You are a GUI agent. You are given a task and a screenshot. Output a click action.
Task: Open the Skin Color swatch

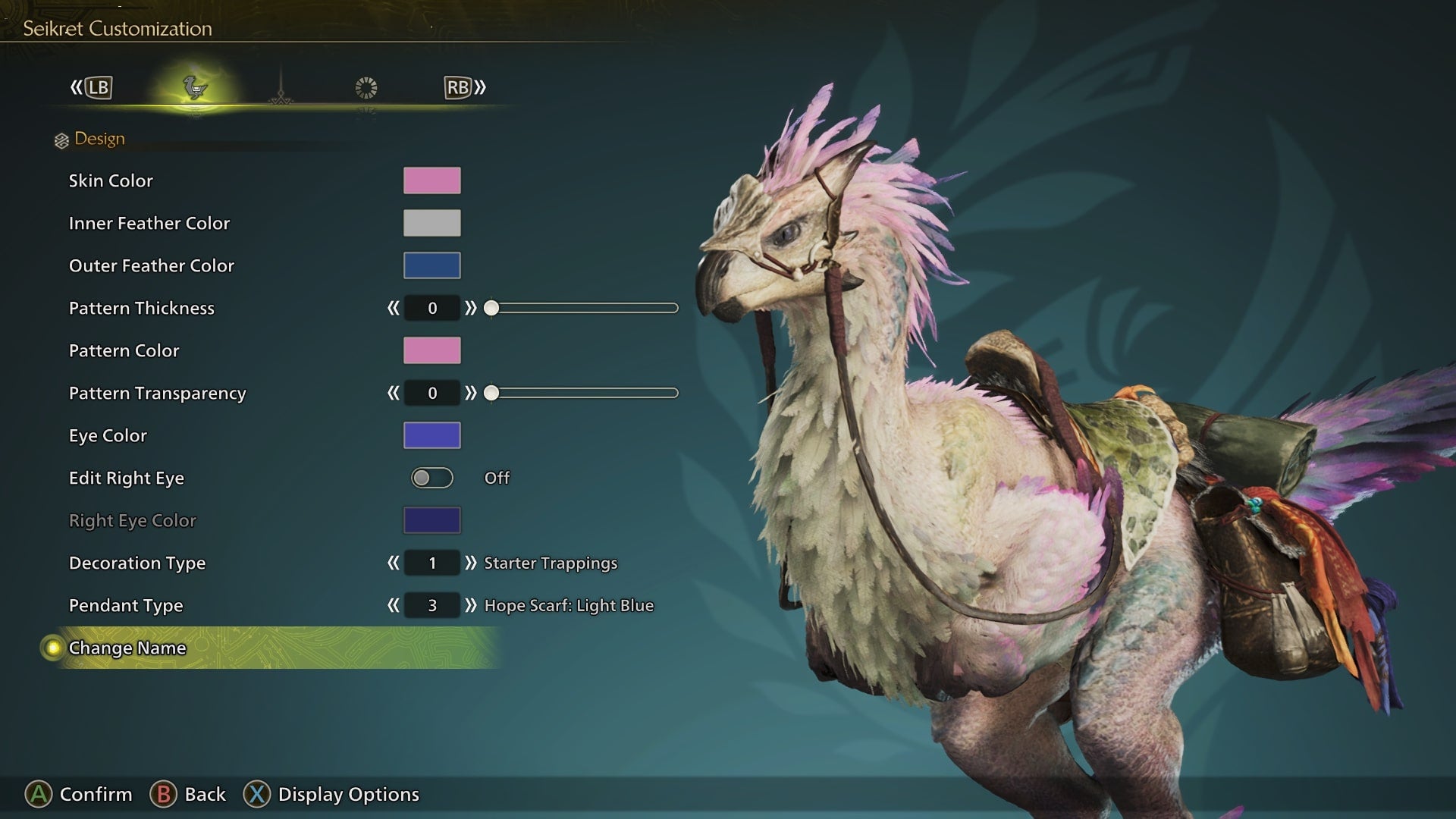431,180
